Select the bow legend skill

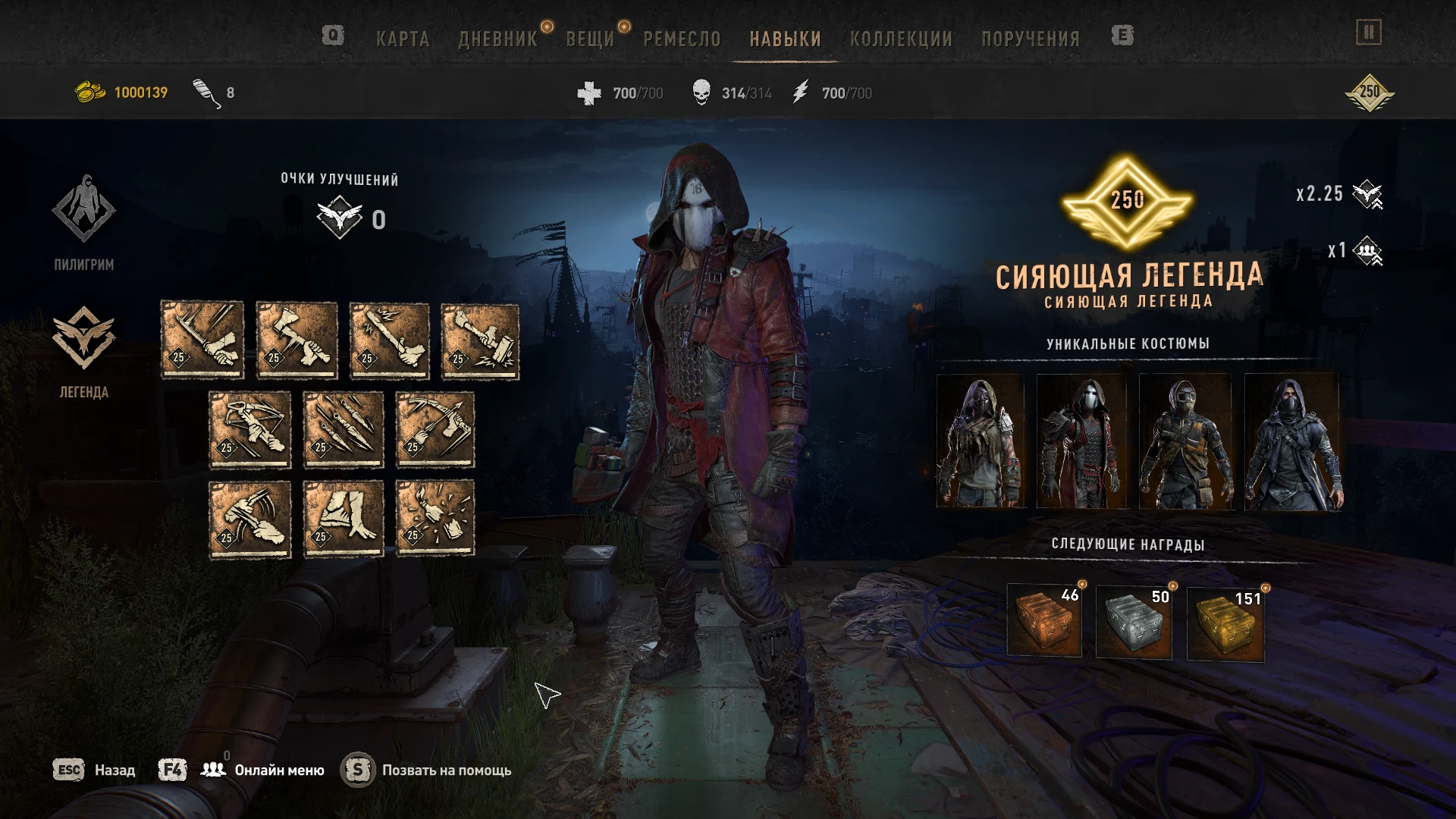435,428
